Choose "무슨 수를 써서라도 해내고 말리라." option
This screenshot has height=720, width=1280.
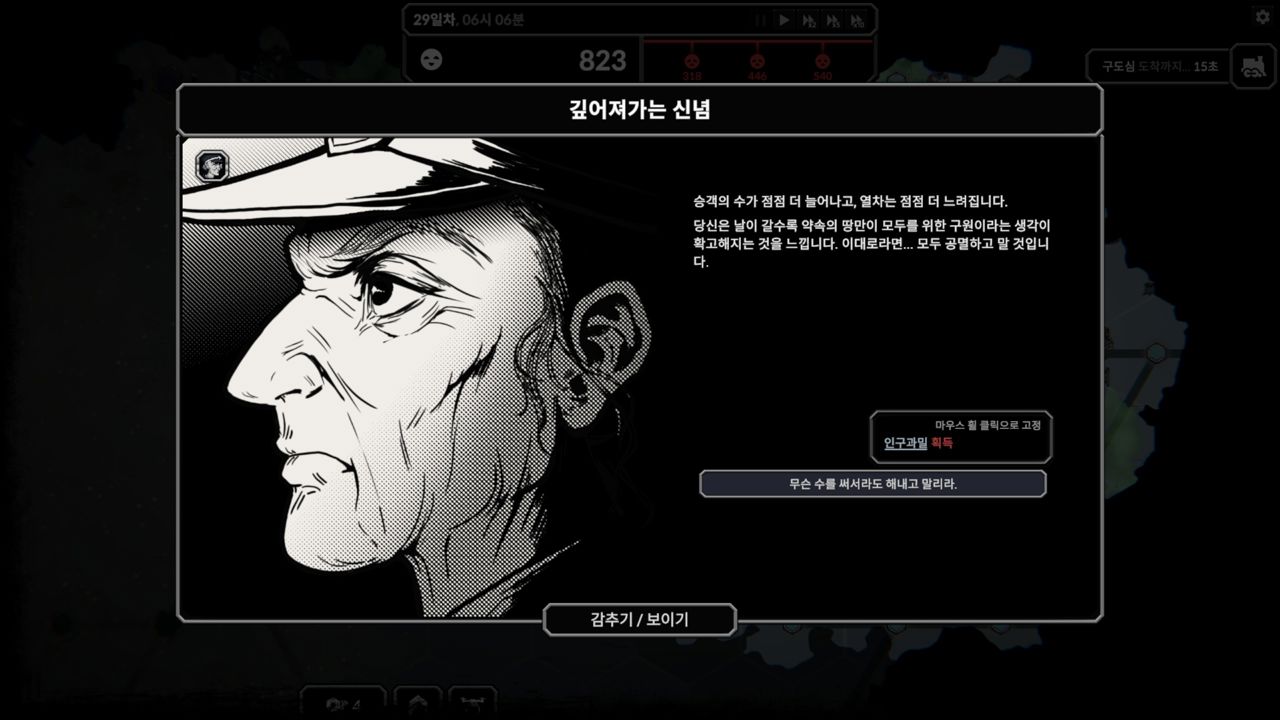point(872,484)
